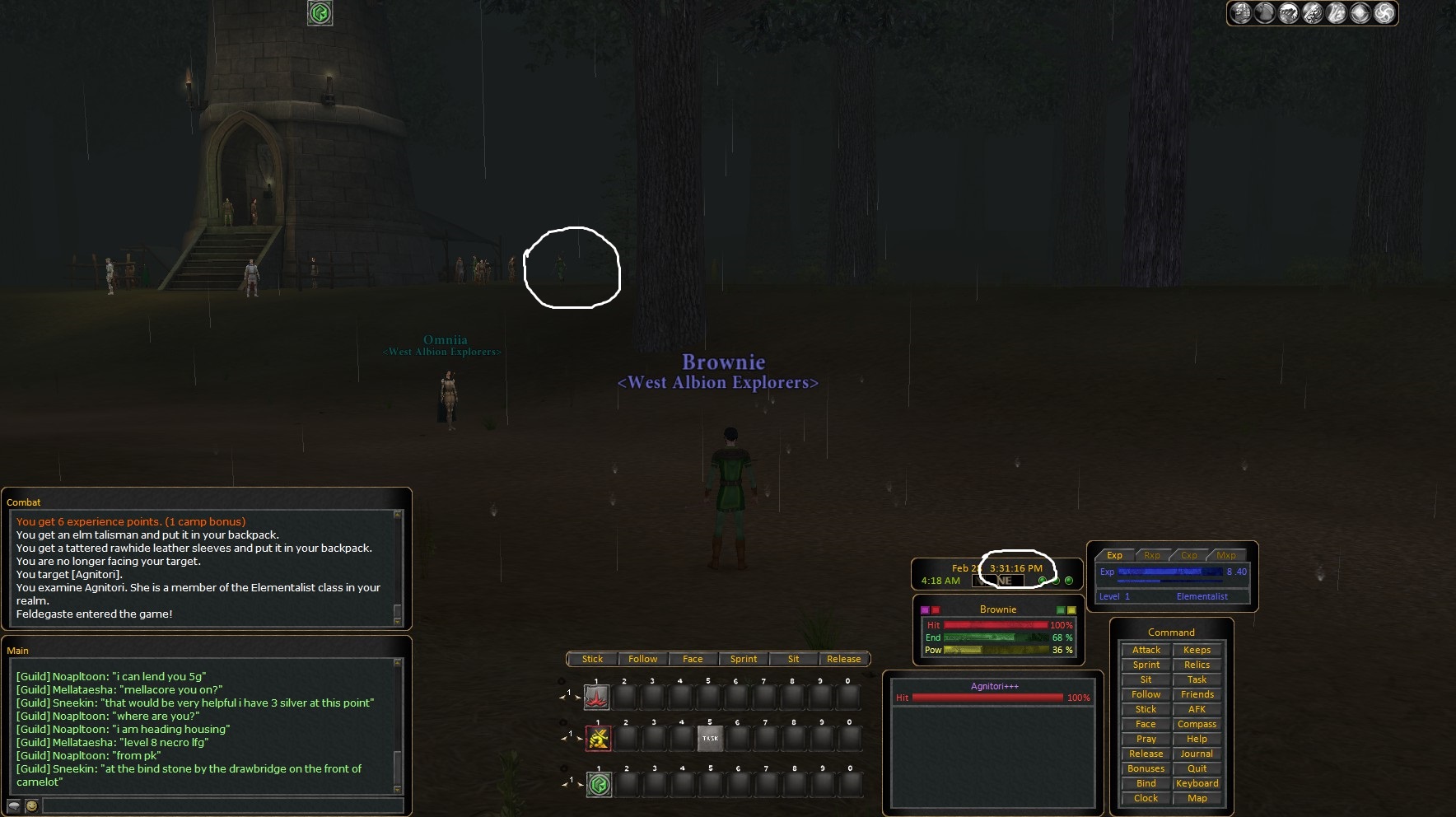Open the Map
Viewport: 1456px width, 817px height.
click(1197, 798)
